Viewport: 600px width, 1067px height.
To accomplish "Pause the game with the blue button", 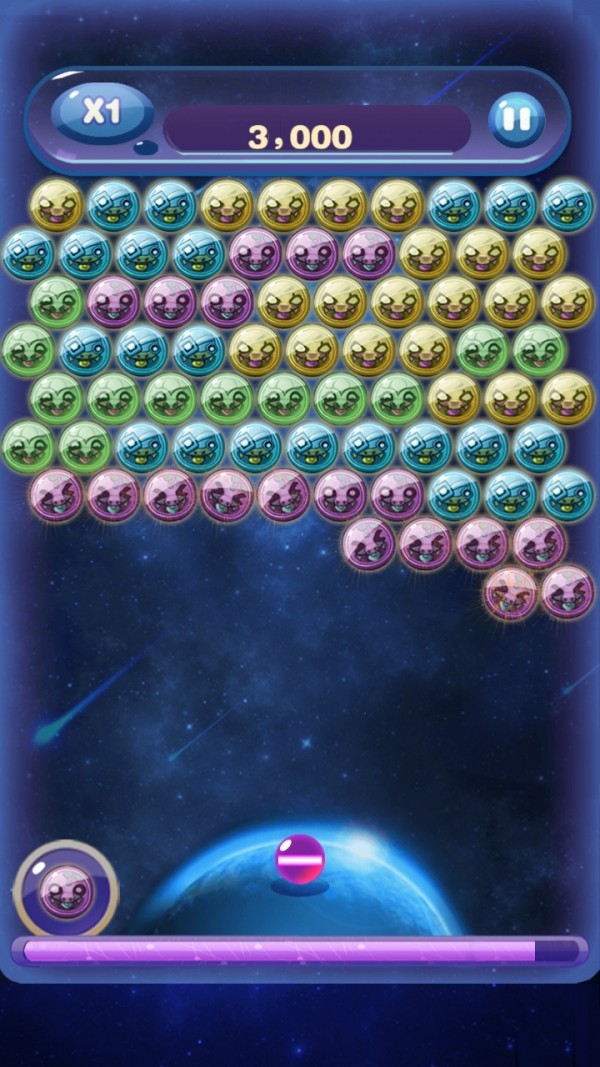I will (x=516, y=120).
